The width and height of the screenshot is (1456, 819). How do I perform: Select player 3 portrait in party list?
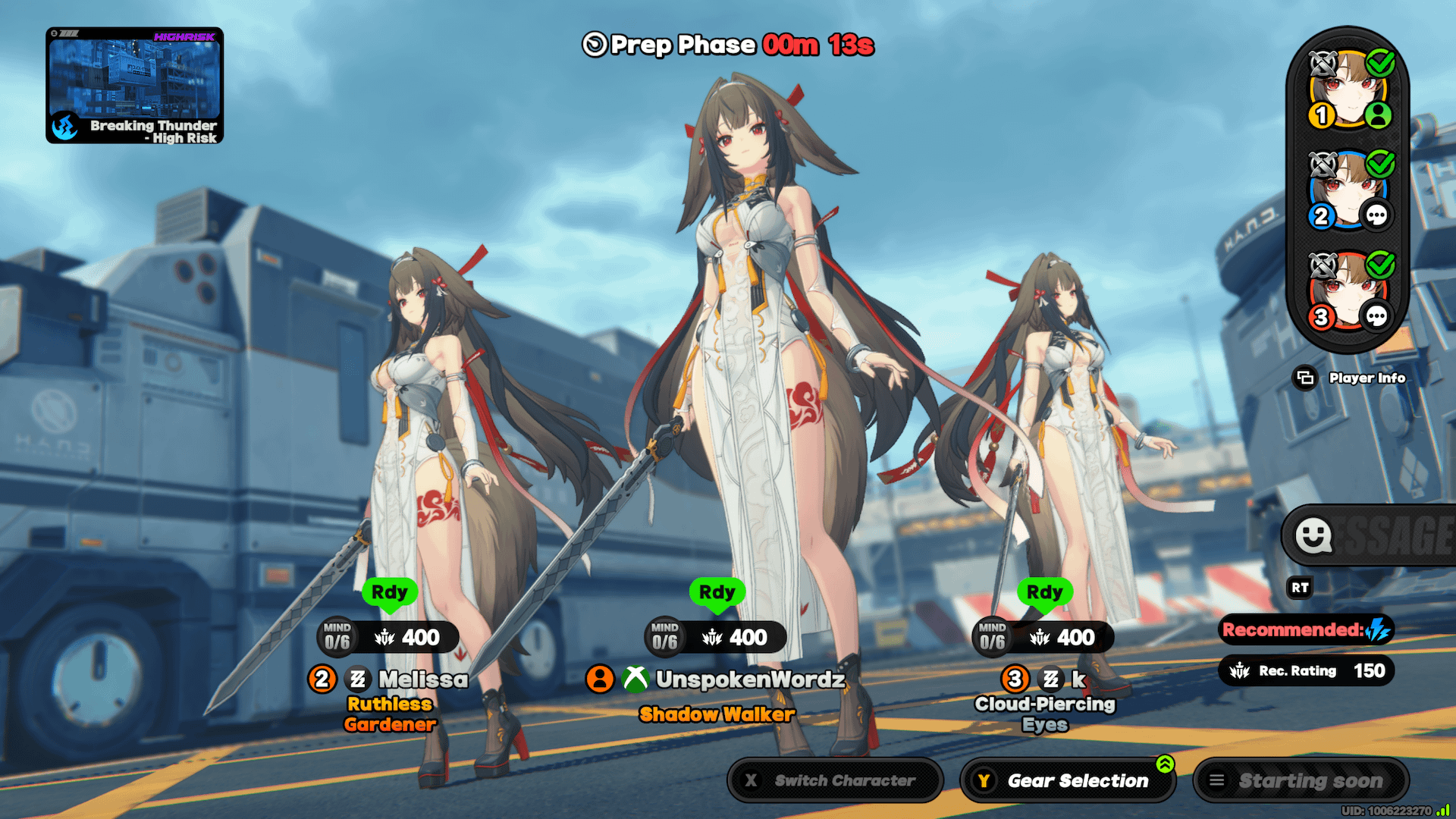click(1348, 292)
